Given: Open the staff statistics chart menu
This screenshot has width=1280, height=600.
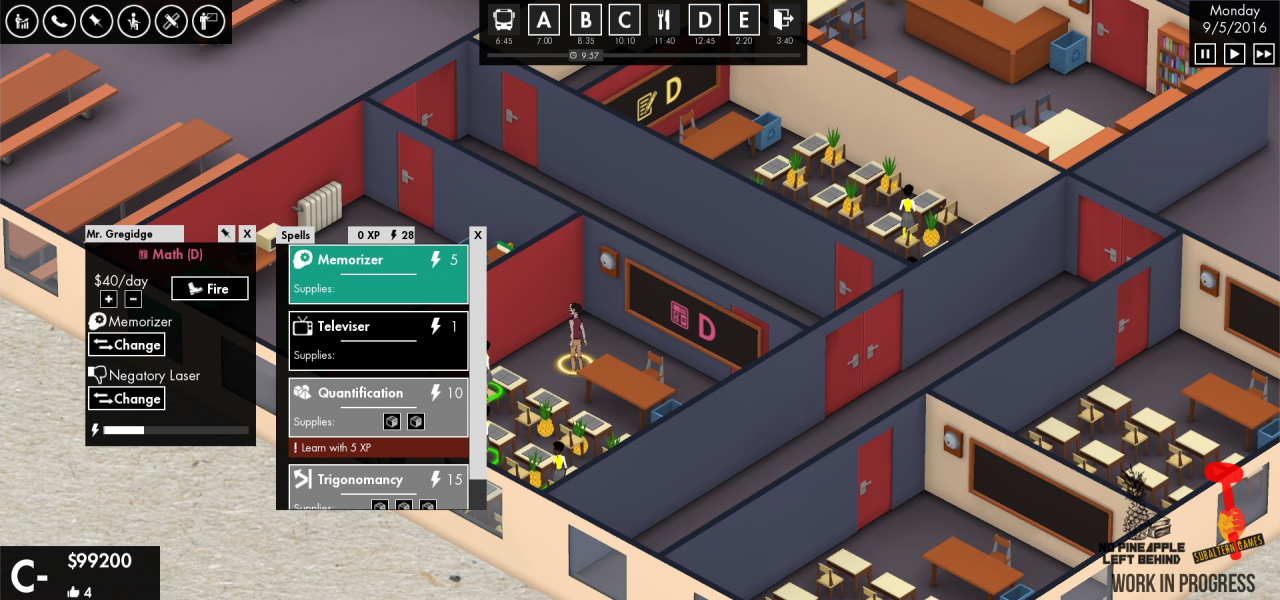Looking at the screenshot, I should (21, 21).
